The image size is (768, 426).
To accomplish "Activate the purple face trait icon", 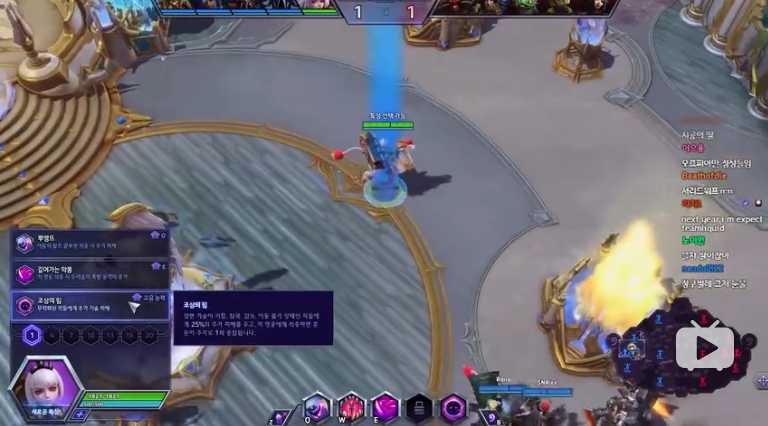I will click(x=453, y=407).
